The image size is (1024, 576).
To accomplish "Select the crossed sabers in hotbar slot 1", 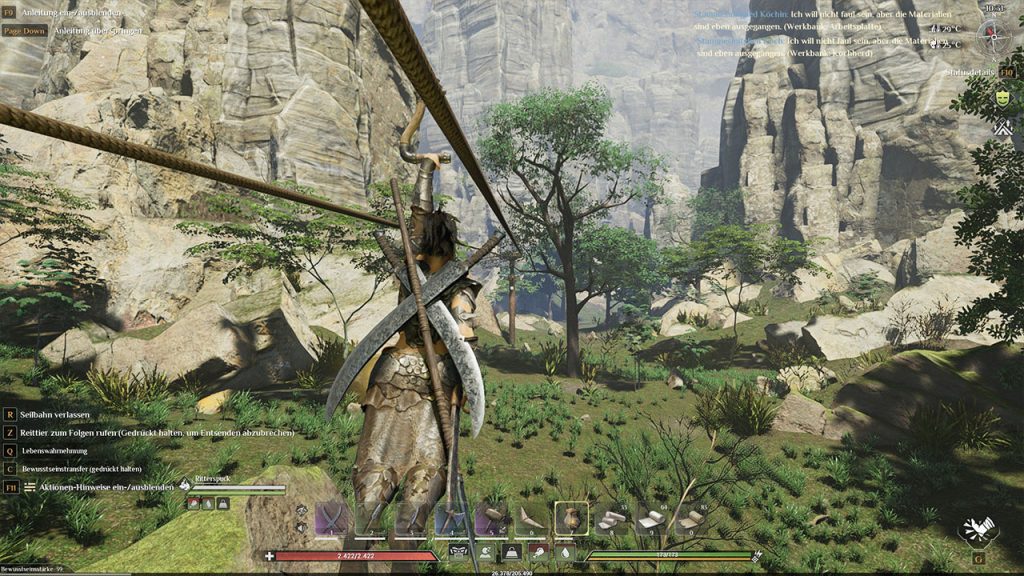I will click(x=331, y=518).
